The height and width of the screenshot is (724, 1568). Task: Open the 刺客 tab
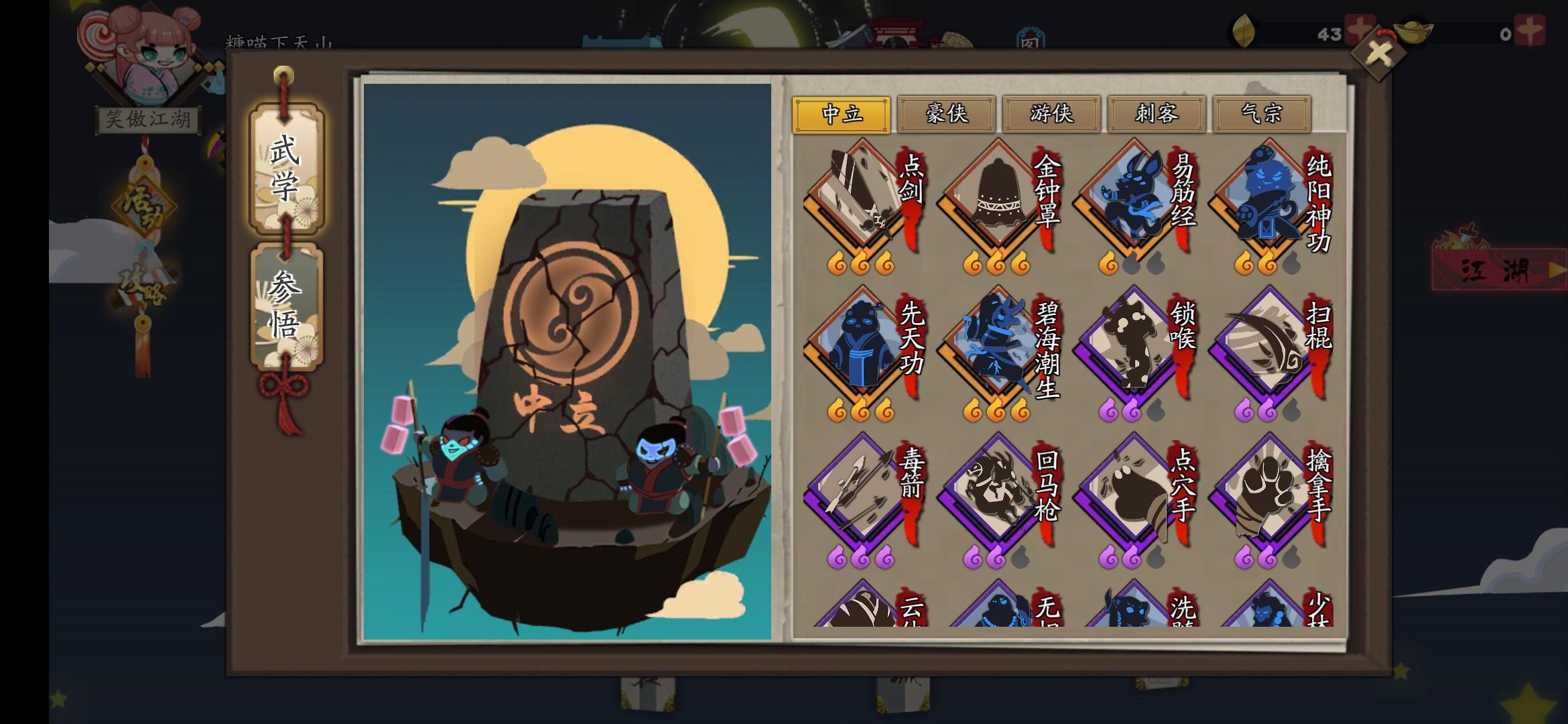point(1157,115)
